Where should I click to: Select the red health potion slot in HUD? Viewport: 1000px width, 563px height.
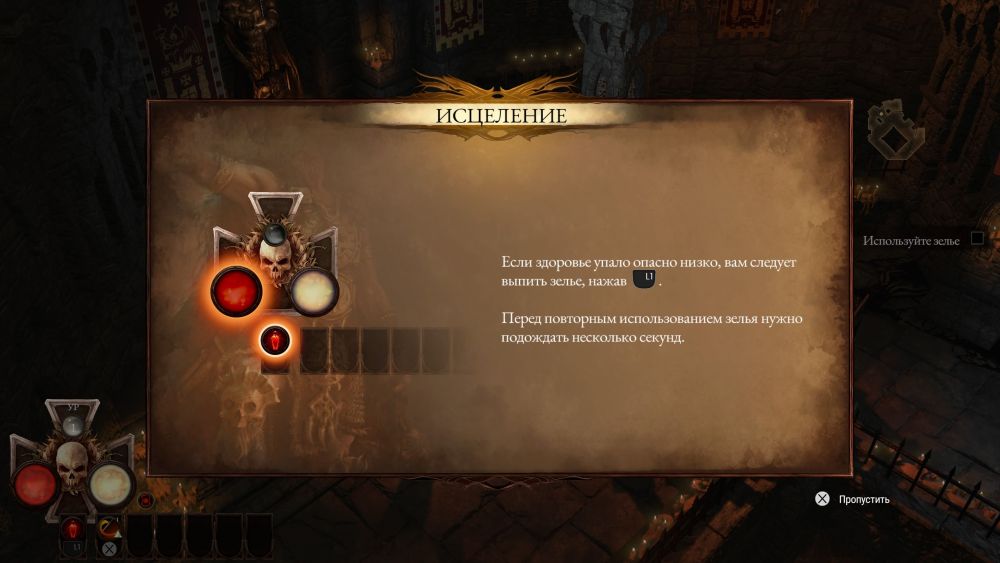pyautogui.click(x=73, y=530)
